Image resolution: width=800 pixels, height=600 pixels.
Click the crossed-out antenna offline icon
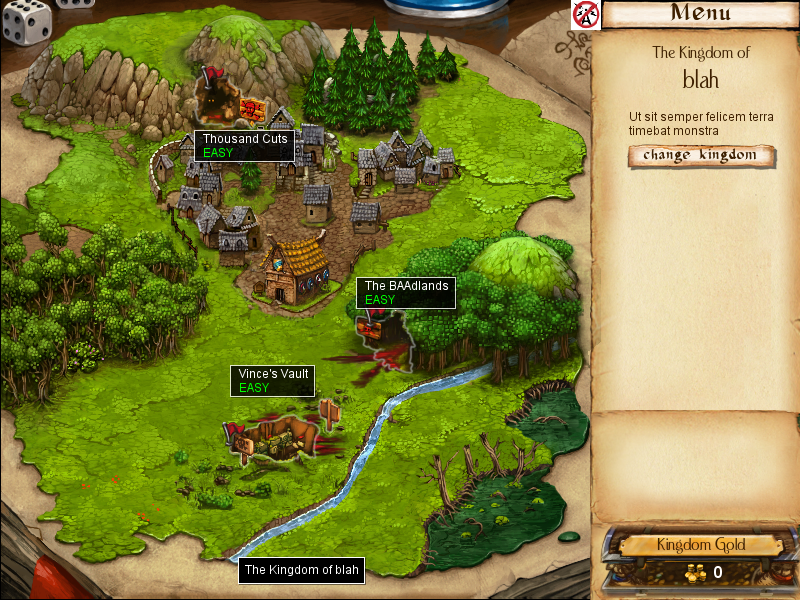[x=585, y=14]
